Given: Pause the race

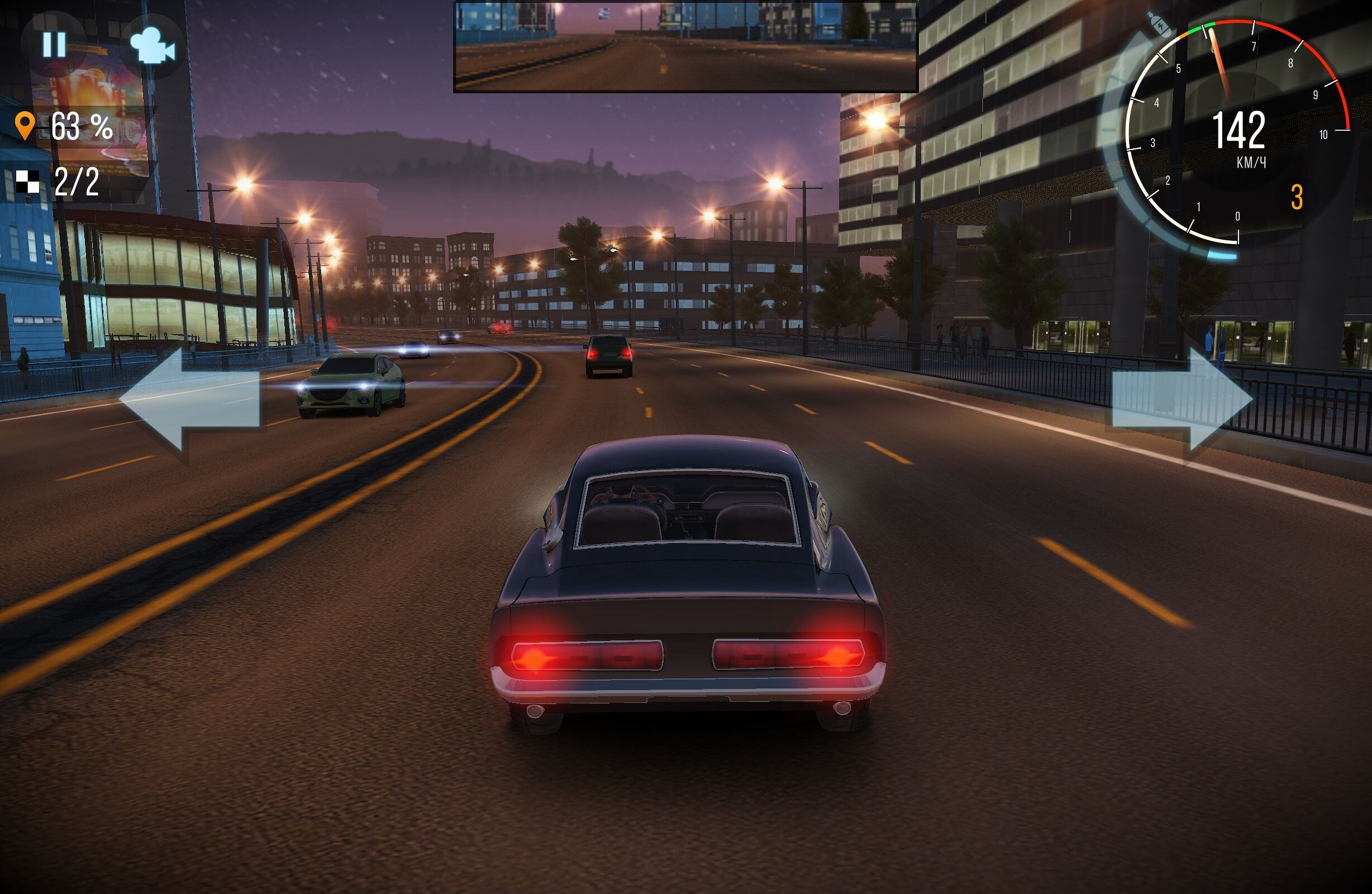Looking at the screenshot, I should (x=54, y=44).
